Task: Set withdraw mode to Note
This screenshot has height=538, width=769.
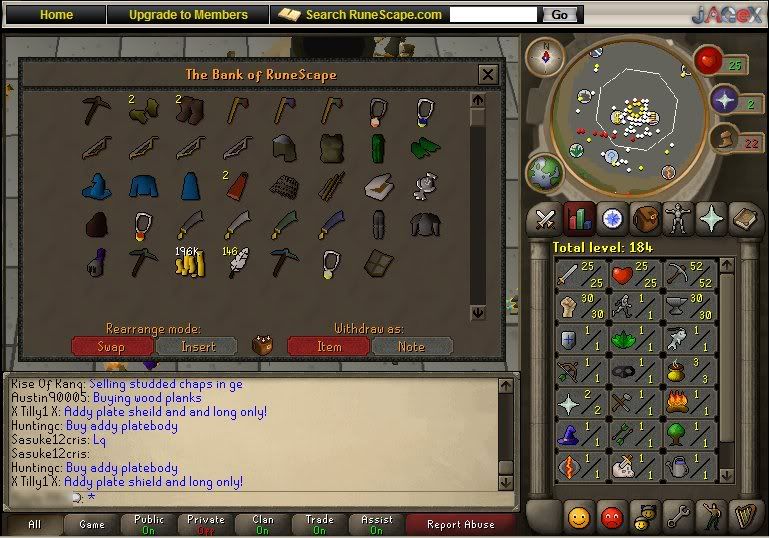Action: [x=411, y=346]
